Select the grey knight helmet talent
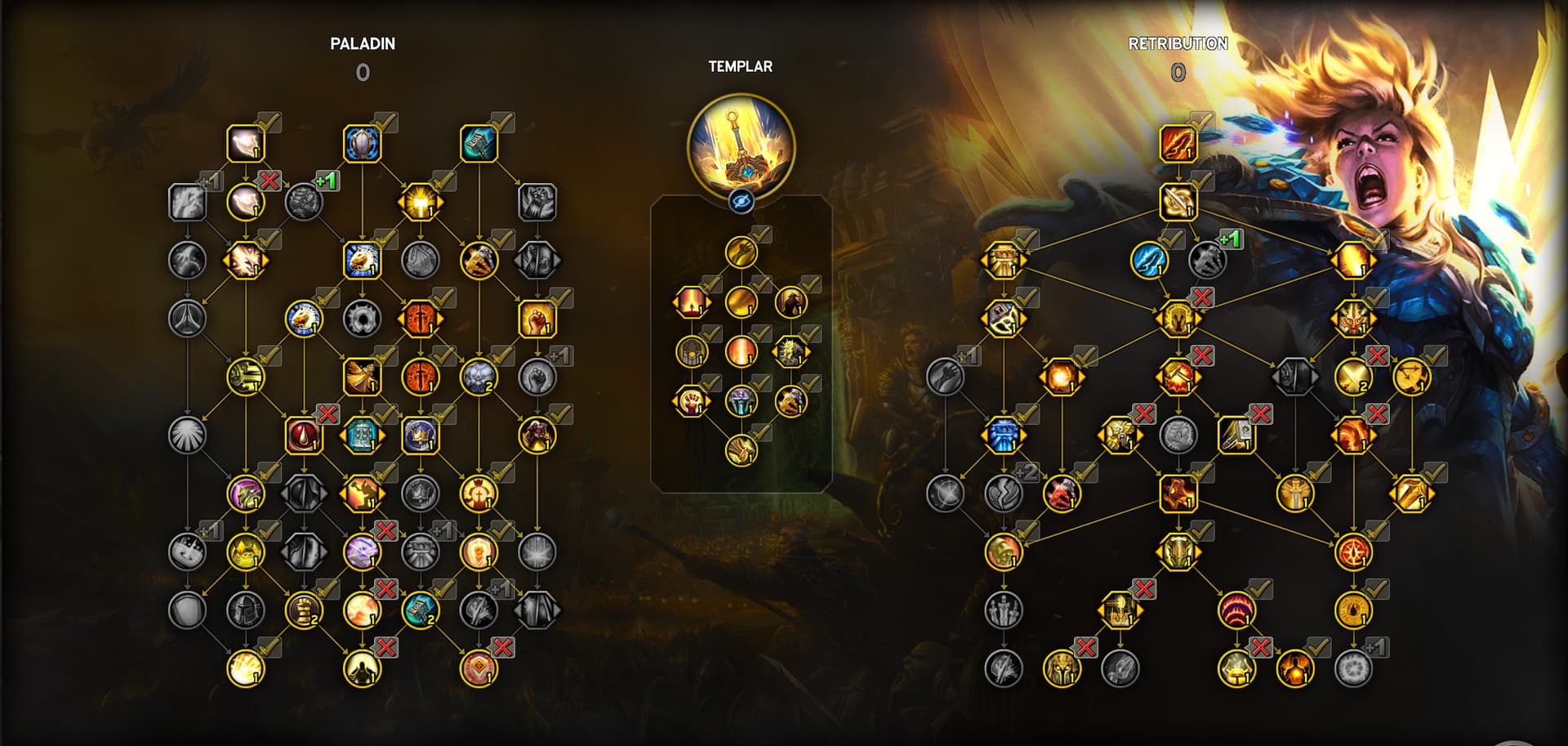Viewport: 1568px width, 746px height. (x=246, y=610)
